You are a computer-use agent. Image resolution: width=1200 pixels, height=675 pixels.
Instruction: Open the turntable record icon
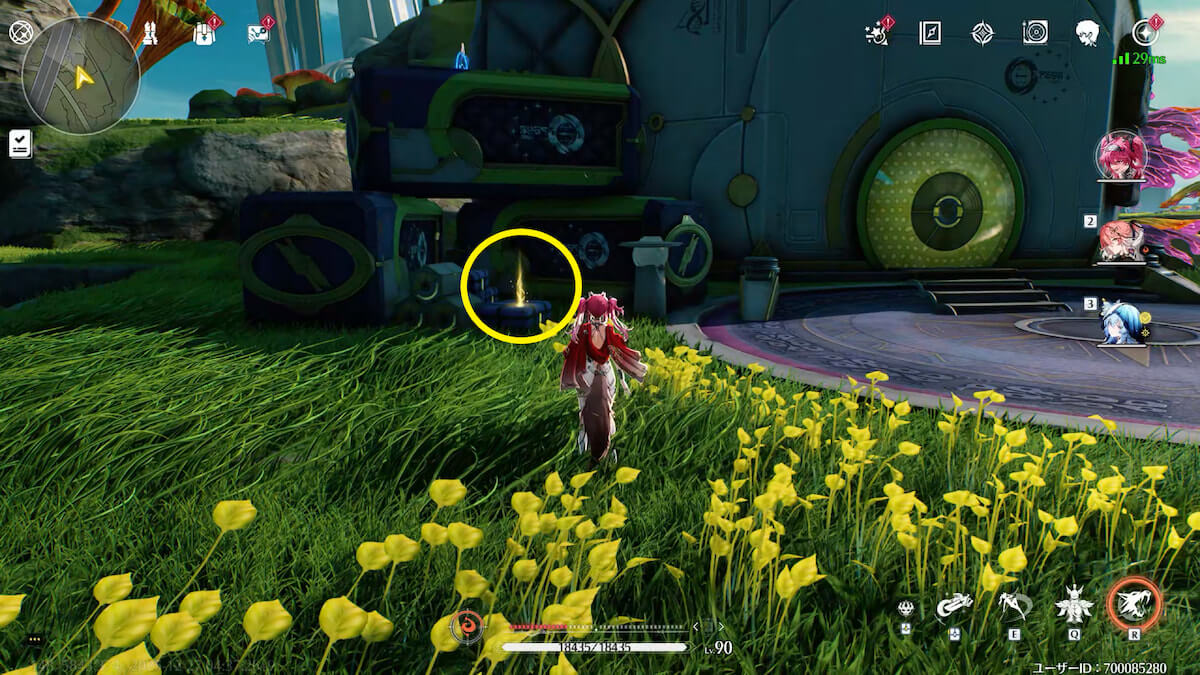point(1035,33)
